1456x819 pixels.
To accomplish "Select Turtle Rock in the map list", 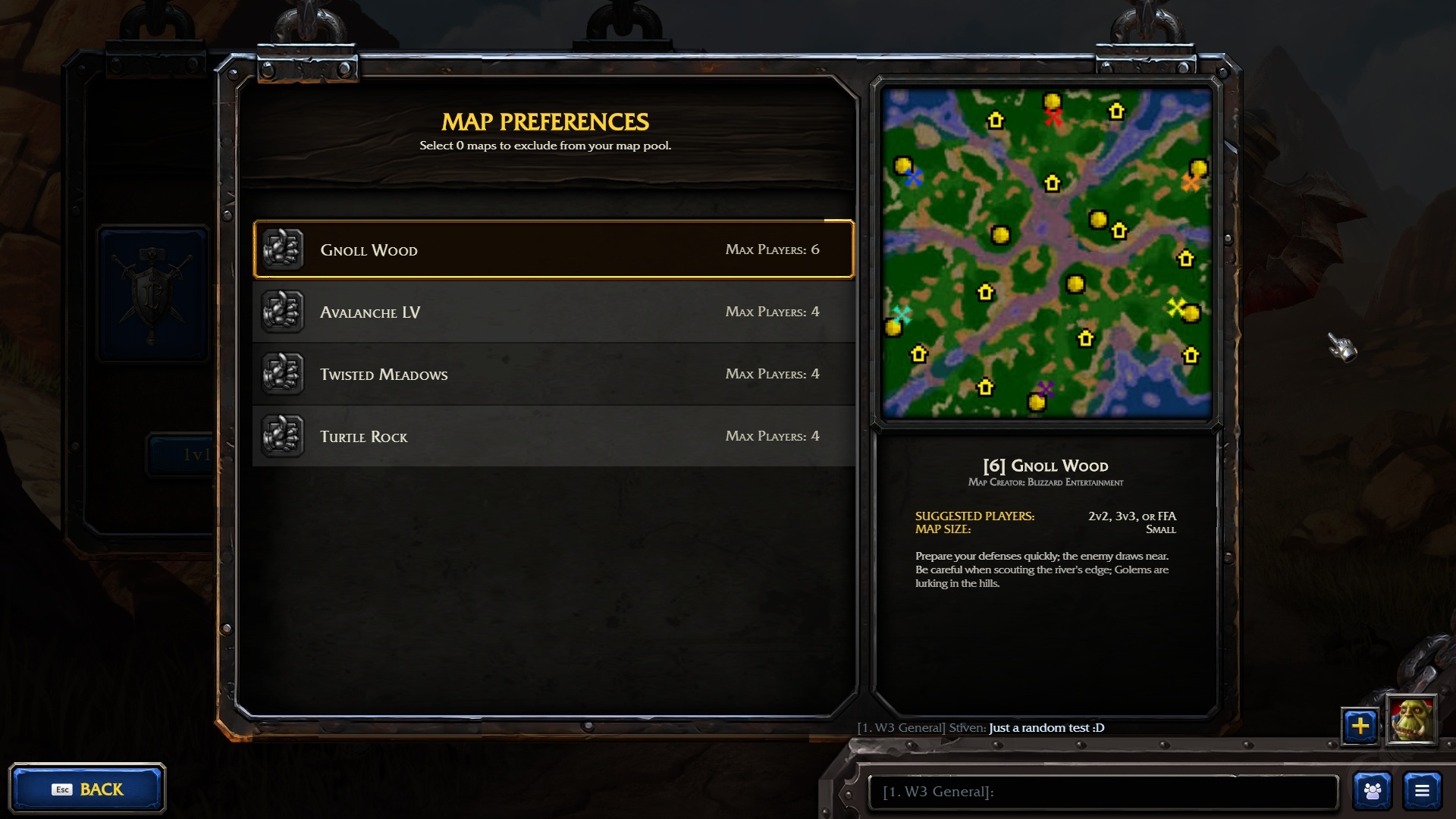I will tap(554, 436).
